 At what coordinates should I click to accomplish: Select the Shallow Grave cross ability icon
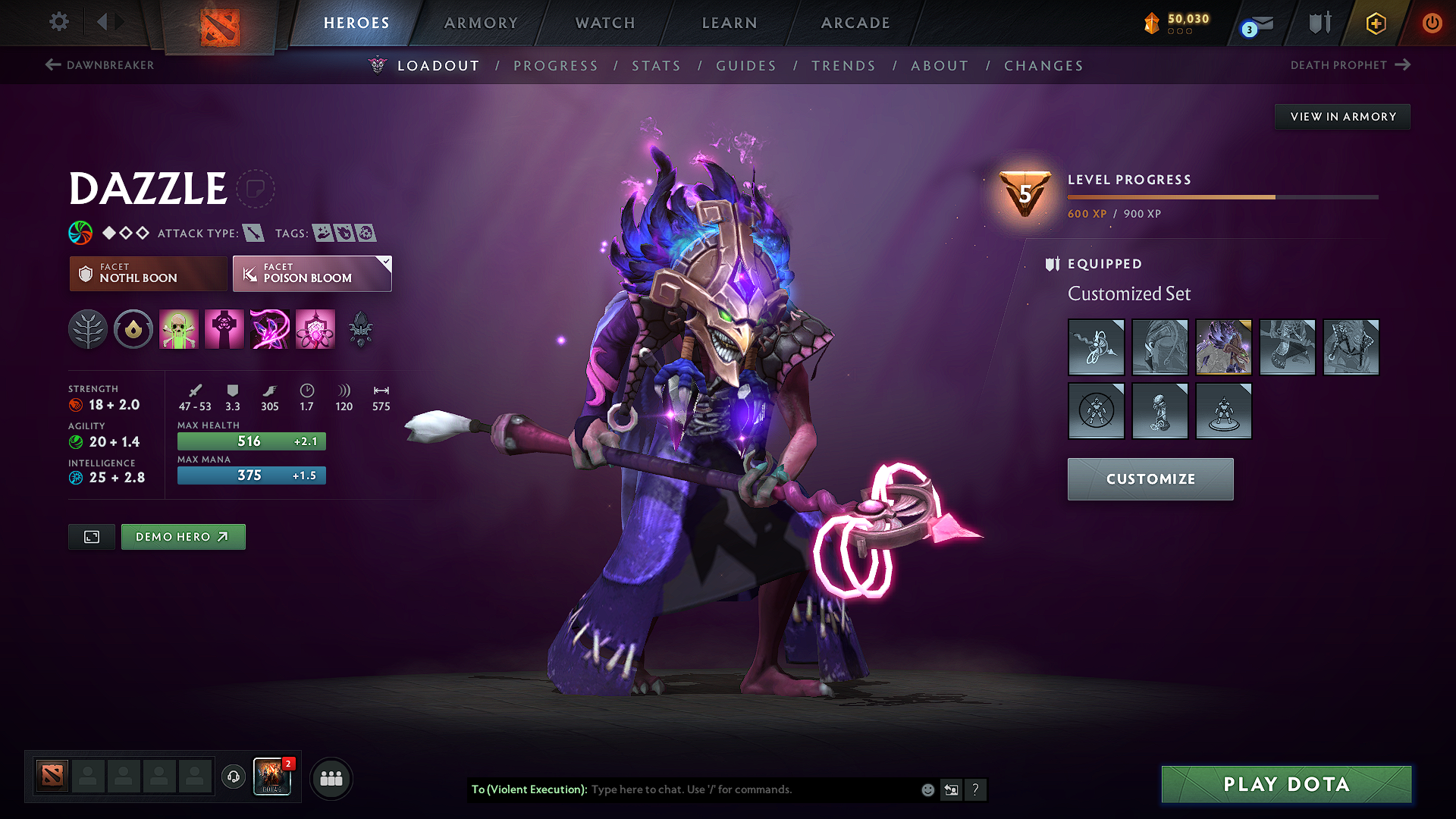tap(224, 329)
